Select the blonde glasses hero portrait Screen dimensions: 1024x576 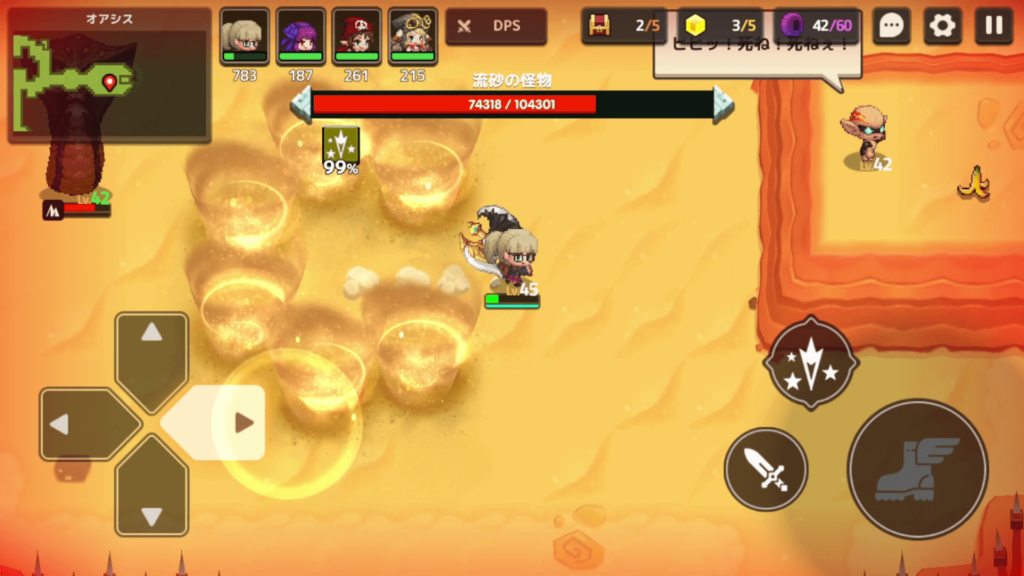(x=244, y=36)
